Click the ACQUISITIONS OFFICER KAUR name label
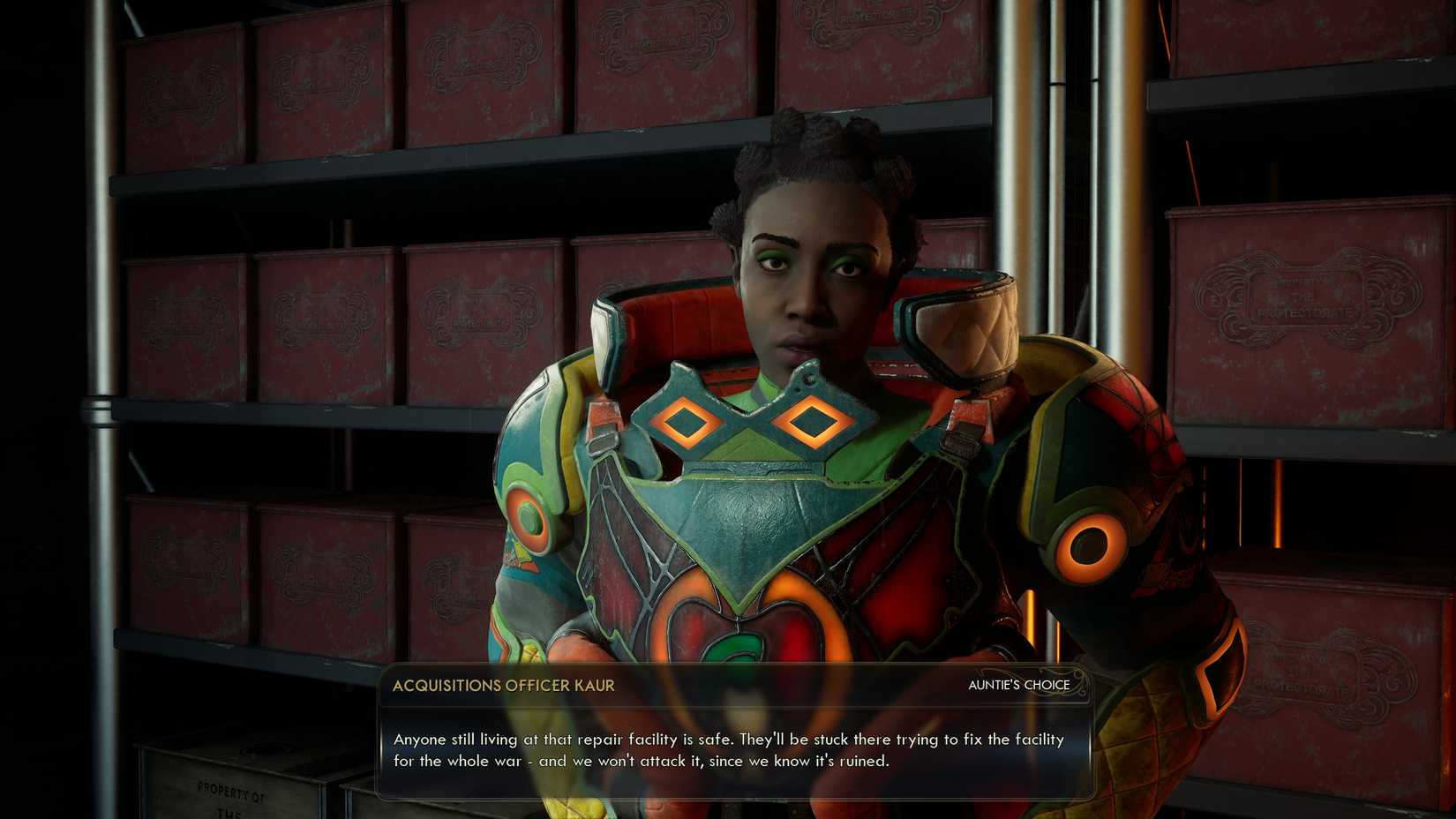The height and width of the screenshot is (819, 1456). click(x=506, y=685)
